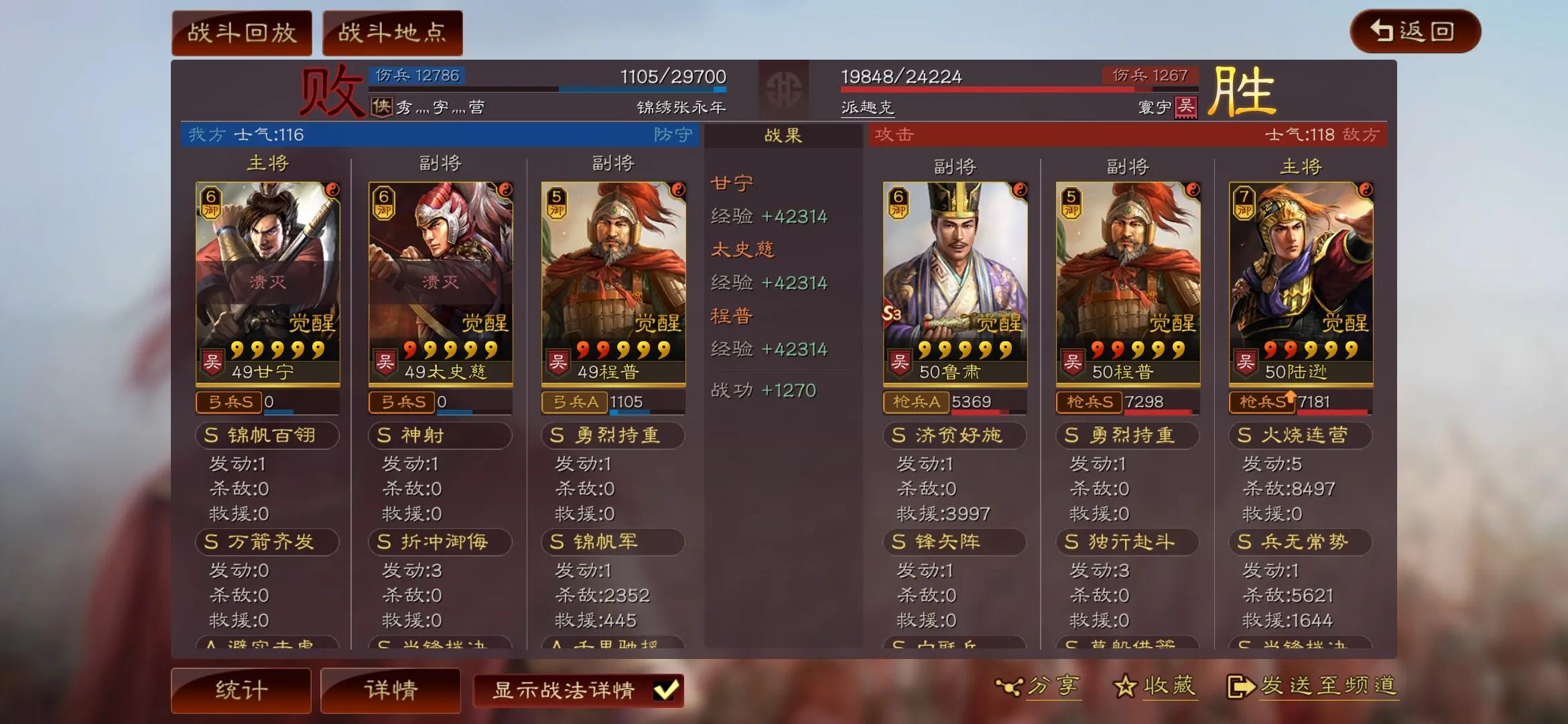Tap the 分享 share icon

1011,686
